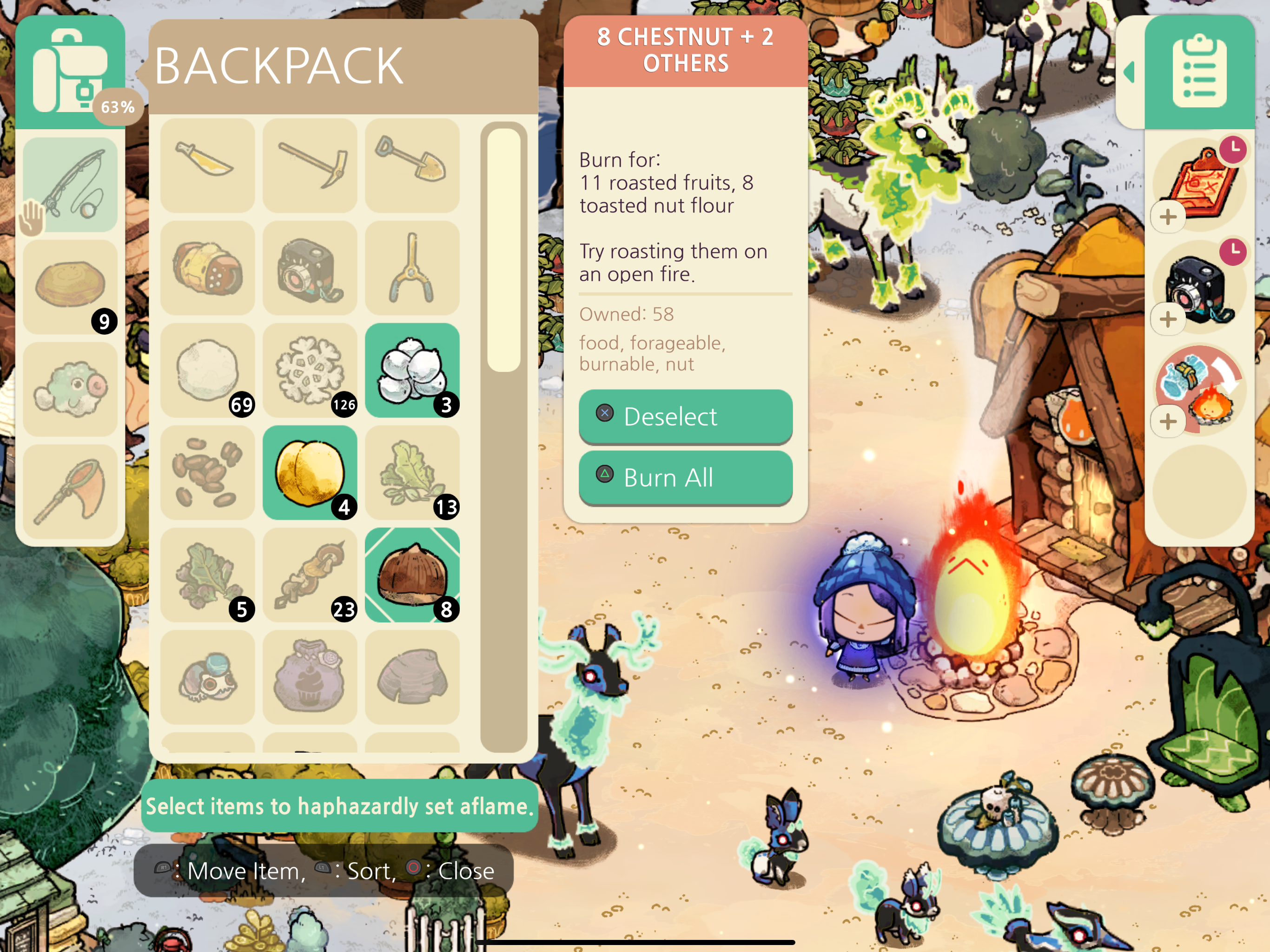The image size is (1270, 952).
Task: Choose the lettuce stack of 13
Action: (412, 473)
